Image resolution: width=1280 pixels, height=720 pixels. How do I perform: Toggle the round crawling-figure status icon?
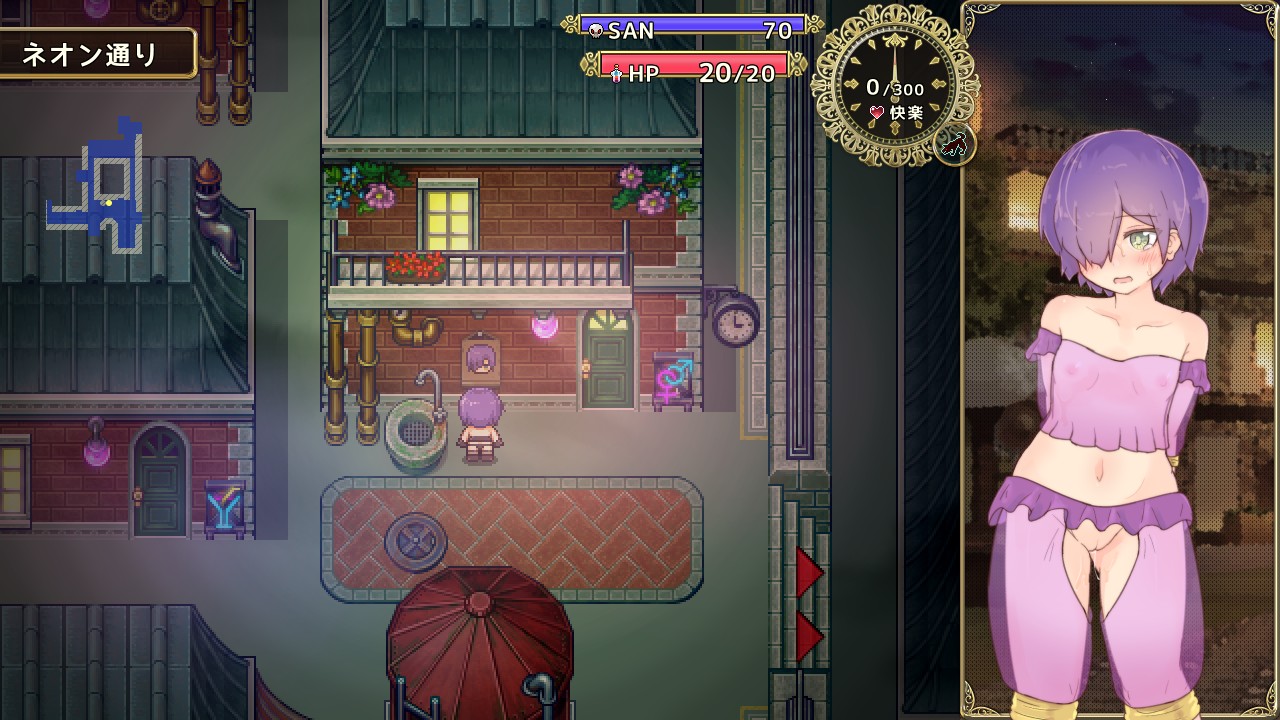954,145
